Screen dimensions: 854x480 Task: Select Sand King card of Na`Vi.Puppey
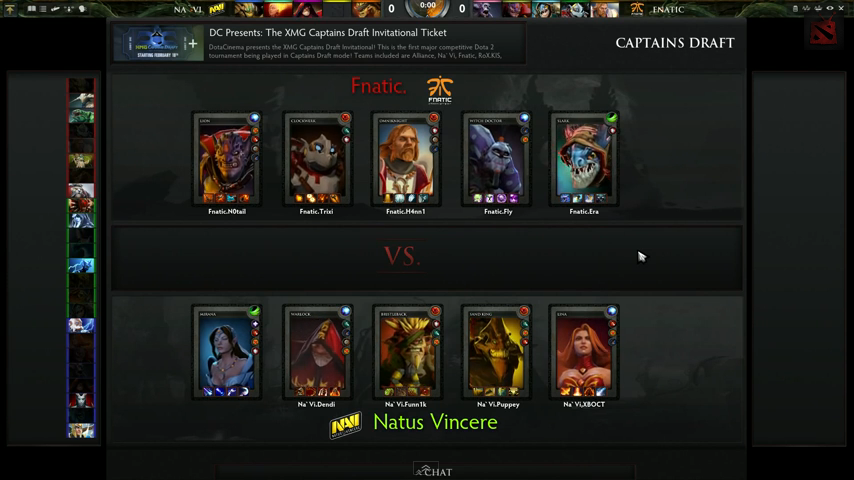(496, 352)
